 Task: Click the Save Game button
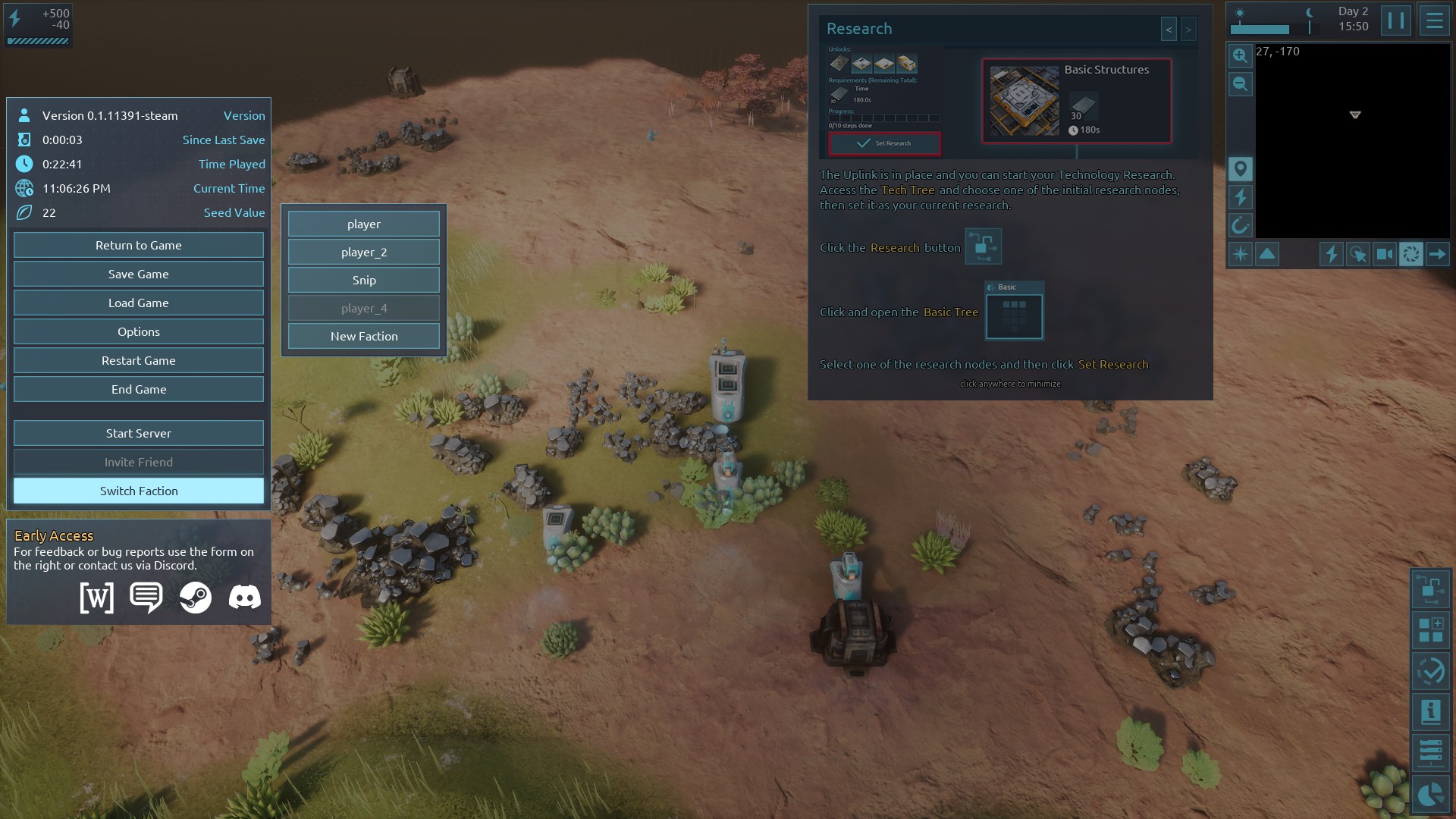click(139, 274)
